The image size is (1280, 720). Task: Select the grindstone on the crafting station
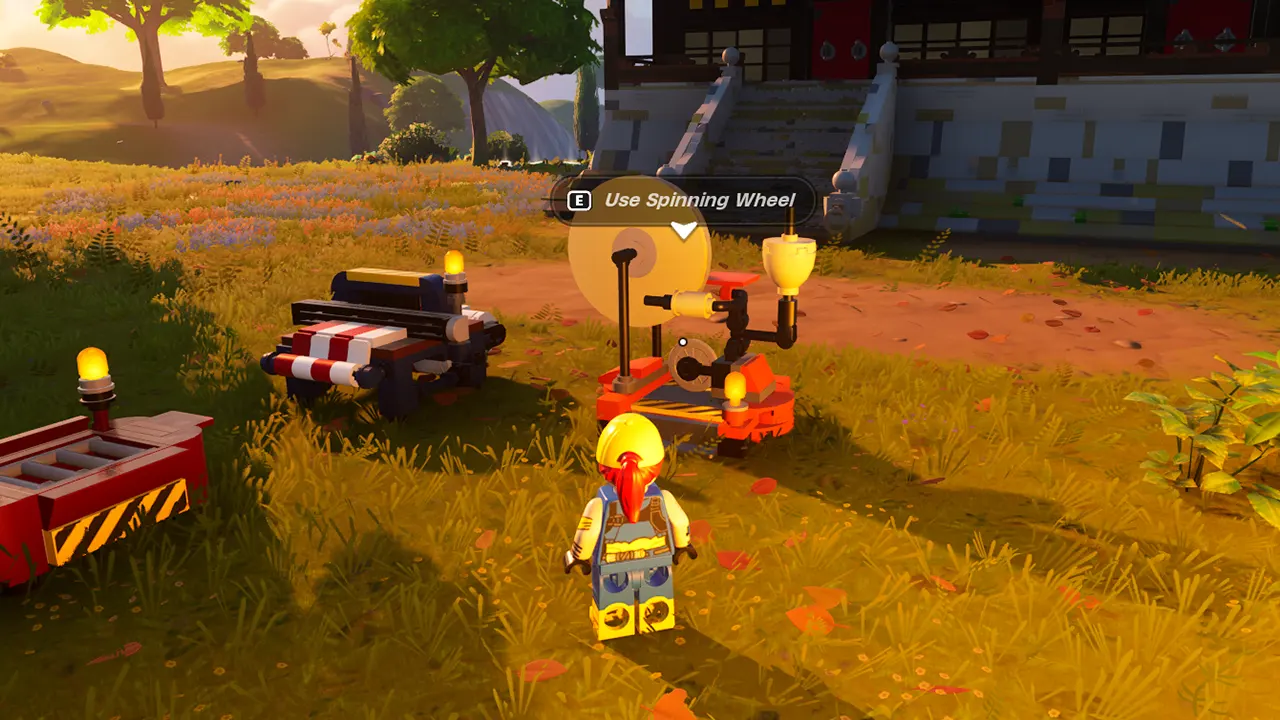pos(690,365)
